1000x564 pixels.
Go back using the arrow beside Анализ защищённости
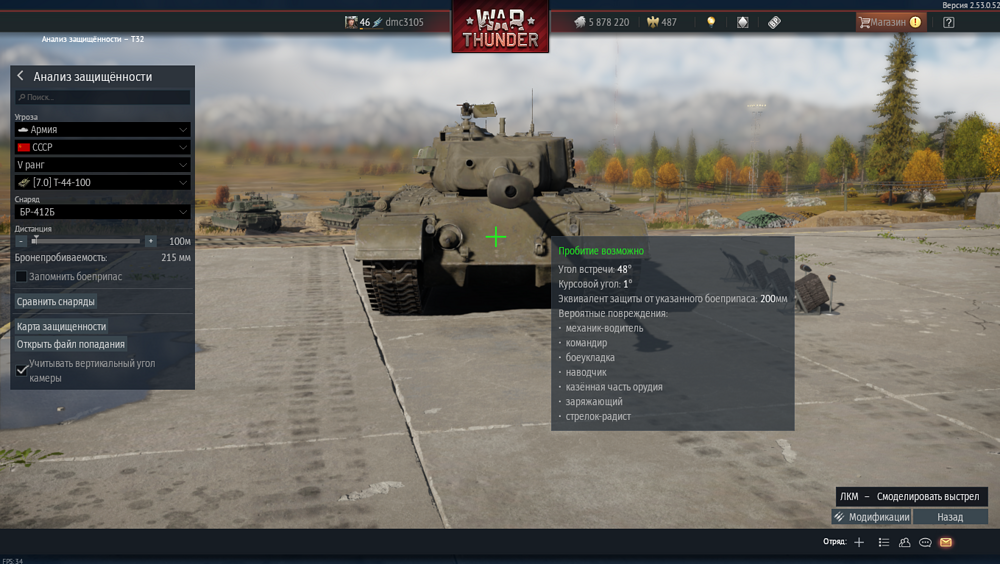(20, 76)
